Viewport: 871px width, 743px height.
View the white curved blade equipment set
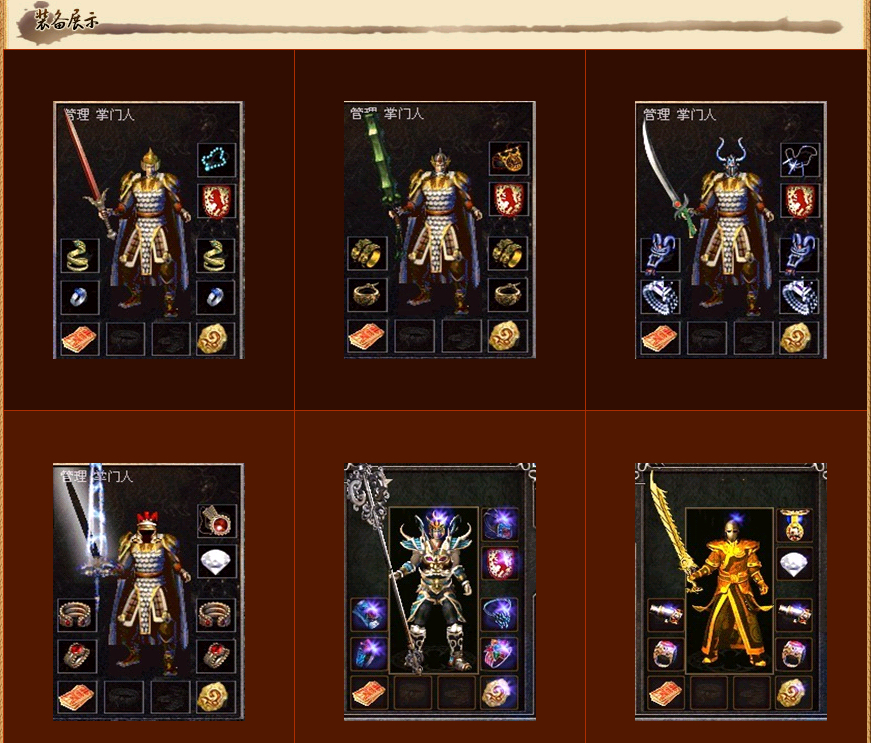tap(730, 230)
